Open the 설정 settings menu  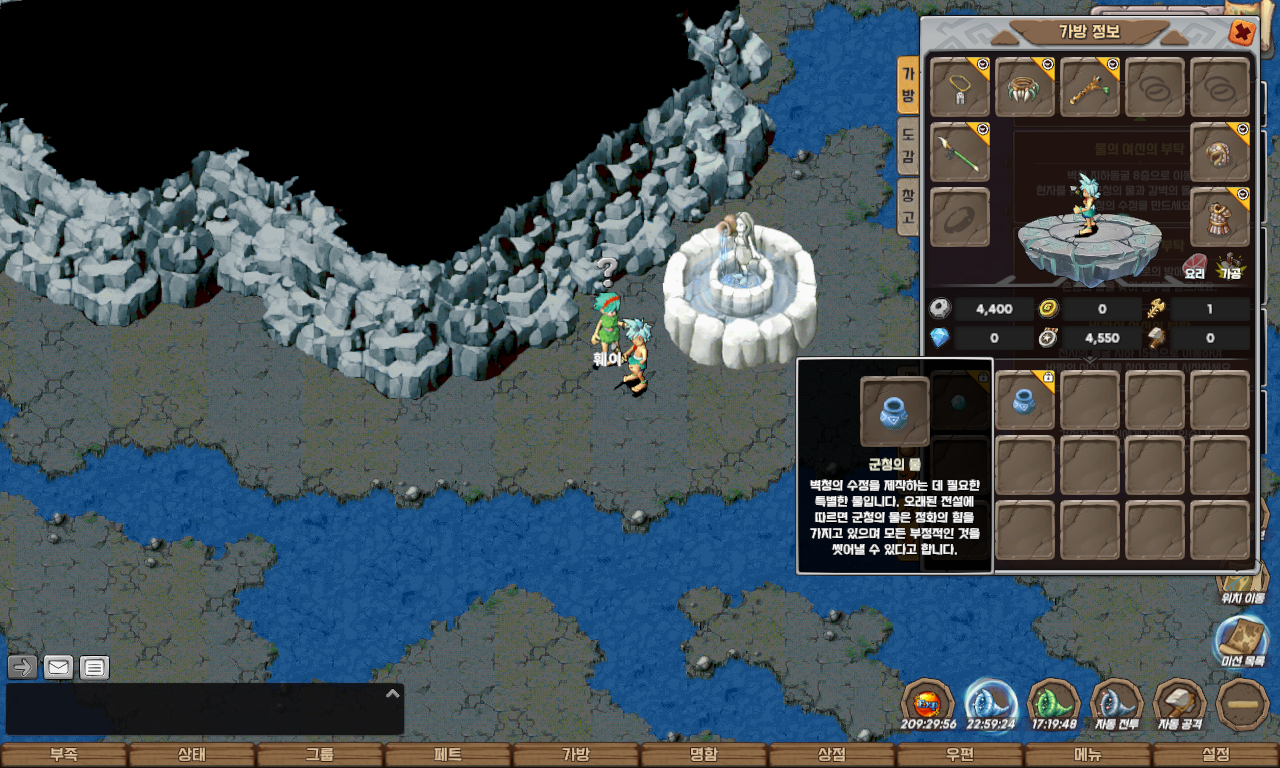point(1216,755)
